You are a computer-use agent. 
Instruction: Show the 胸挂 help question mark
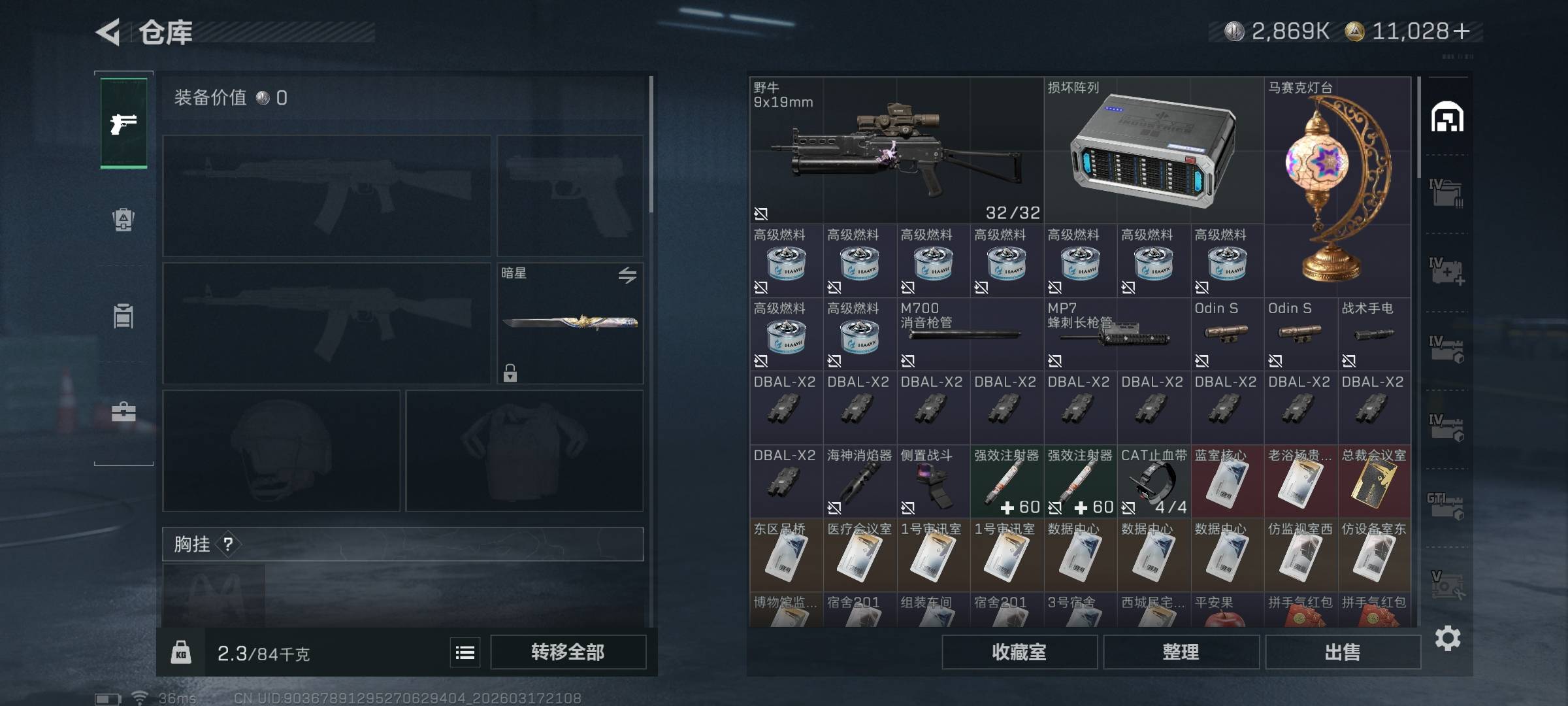[228, 544]
